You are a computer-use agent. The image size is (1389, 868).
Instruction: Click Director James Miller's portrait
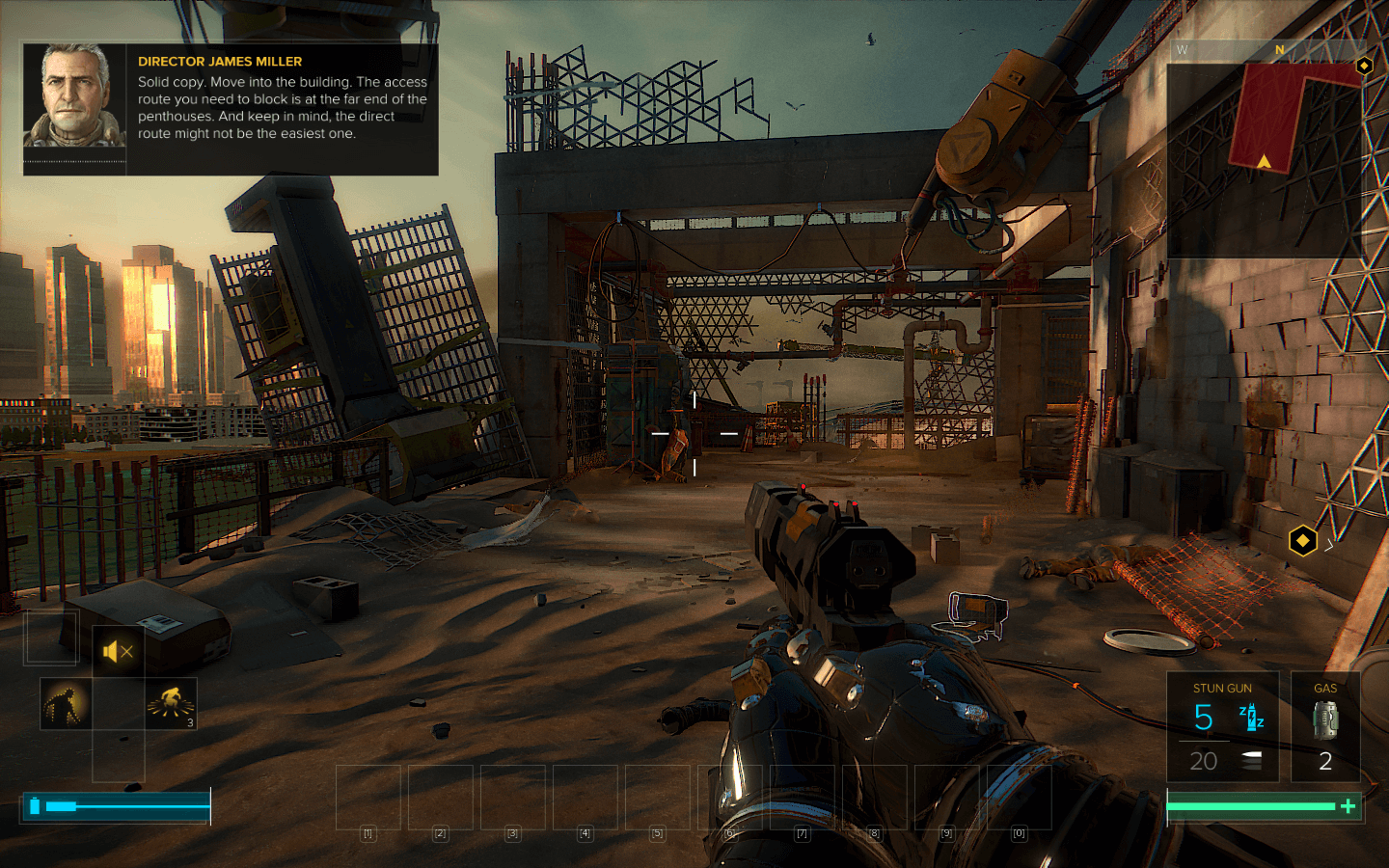coord(74,95)
